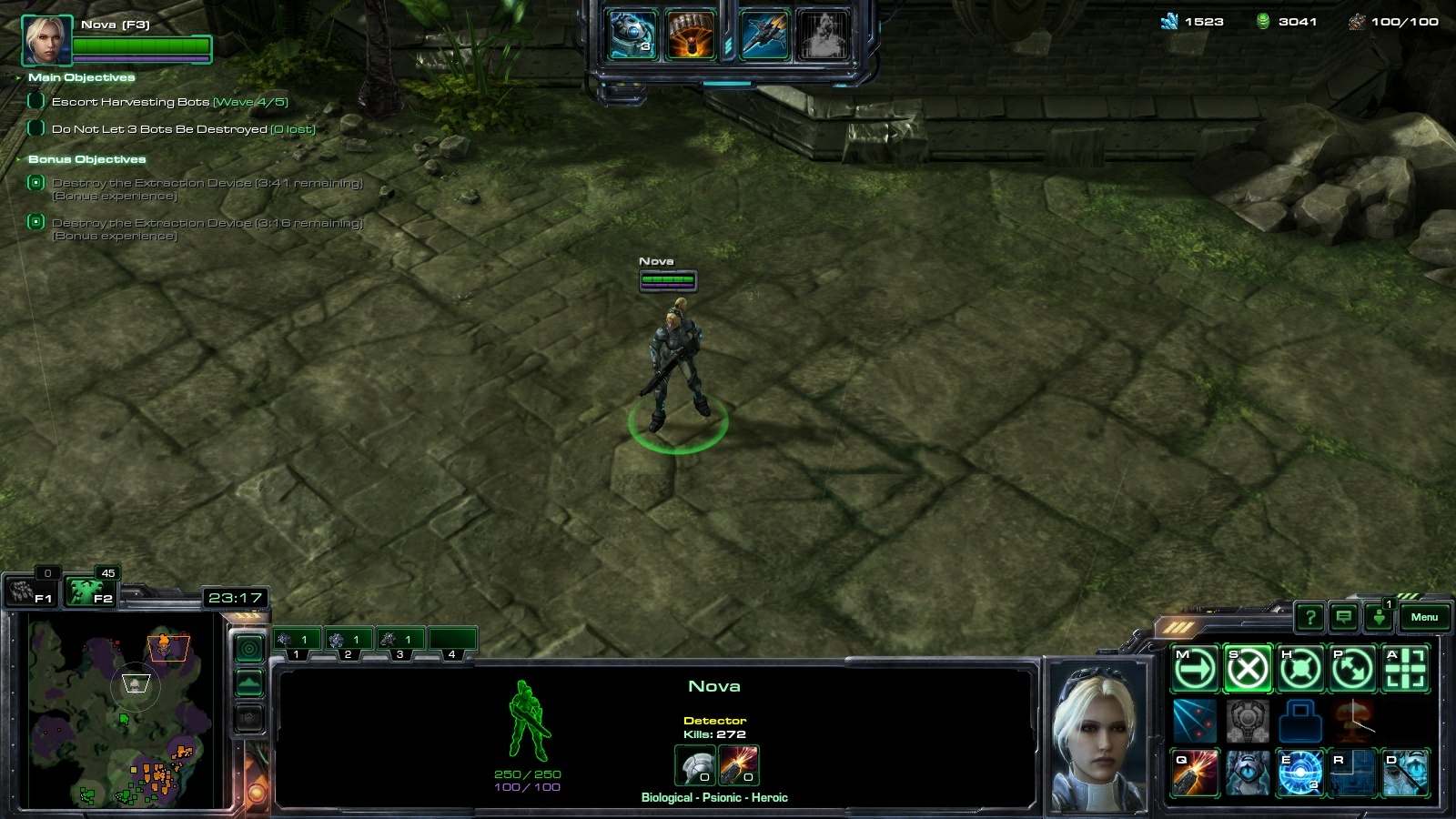Select all army units F2 button
The height and width of the screenshot is (819, 1456).
[91, 593]
